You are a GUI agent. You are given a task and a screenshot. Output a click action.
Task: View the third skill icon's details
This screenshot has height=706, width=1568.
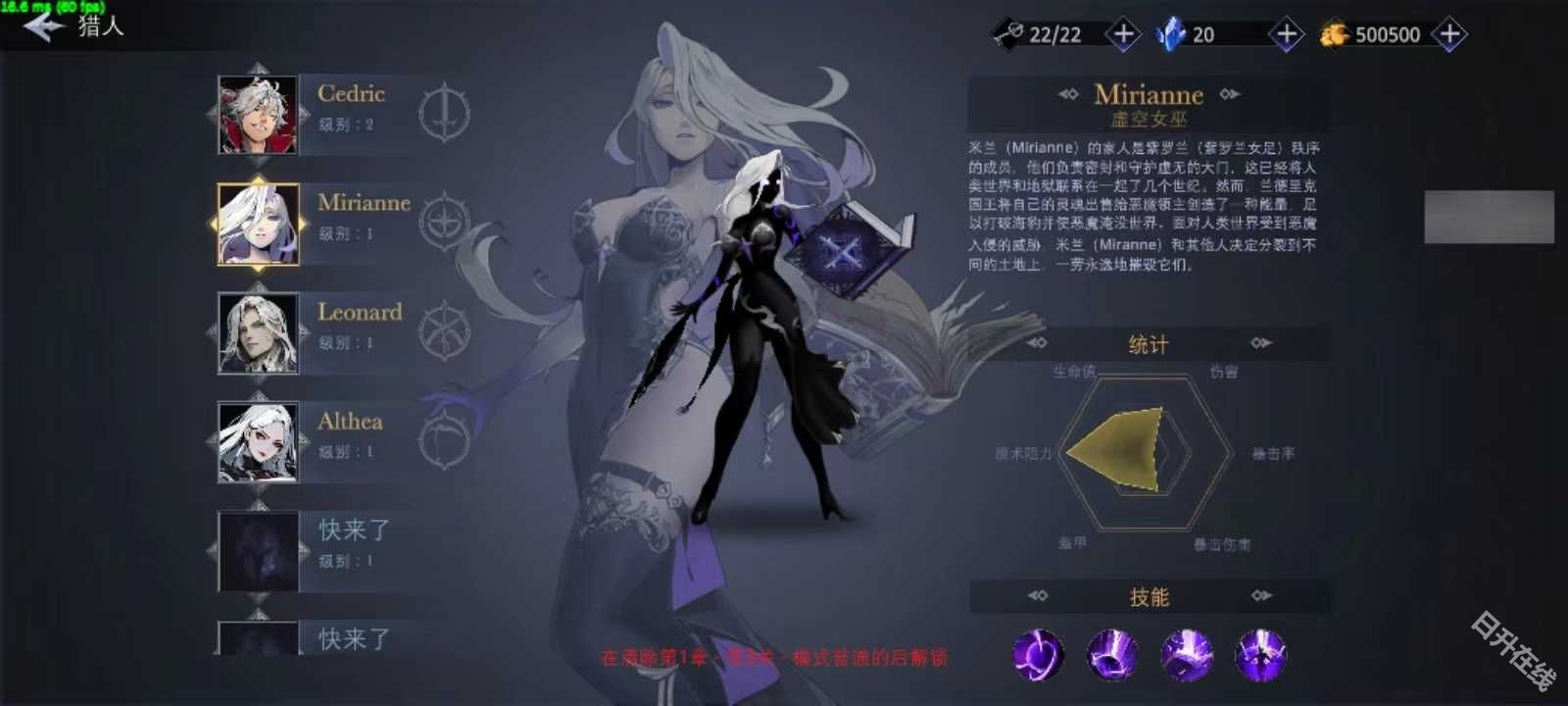point(1189,655)
